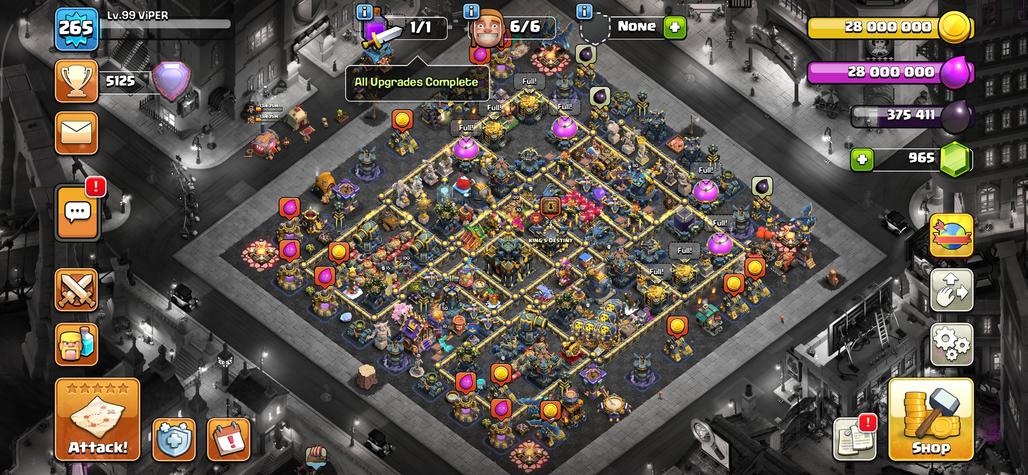Open the trophy rankings button
The image size is (1028, 475).
76,82
